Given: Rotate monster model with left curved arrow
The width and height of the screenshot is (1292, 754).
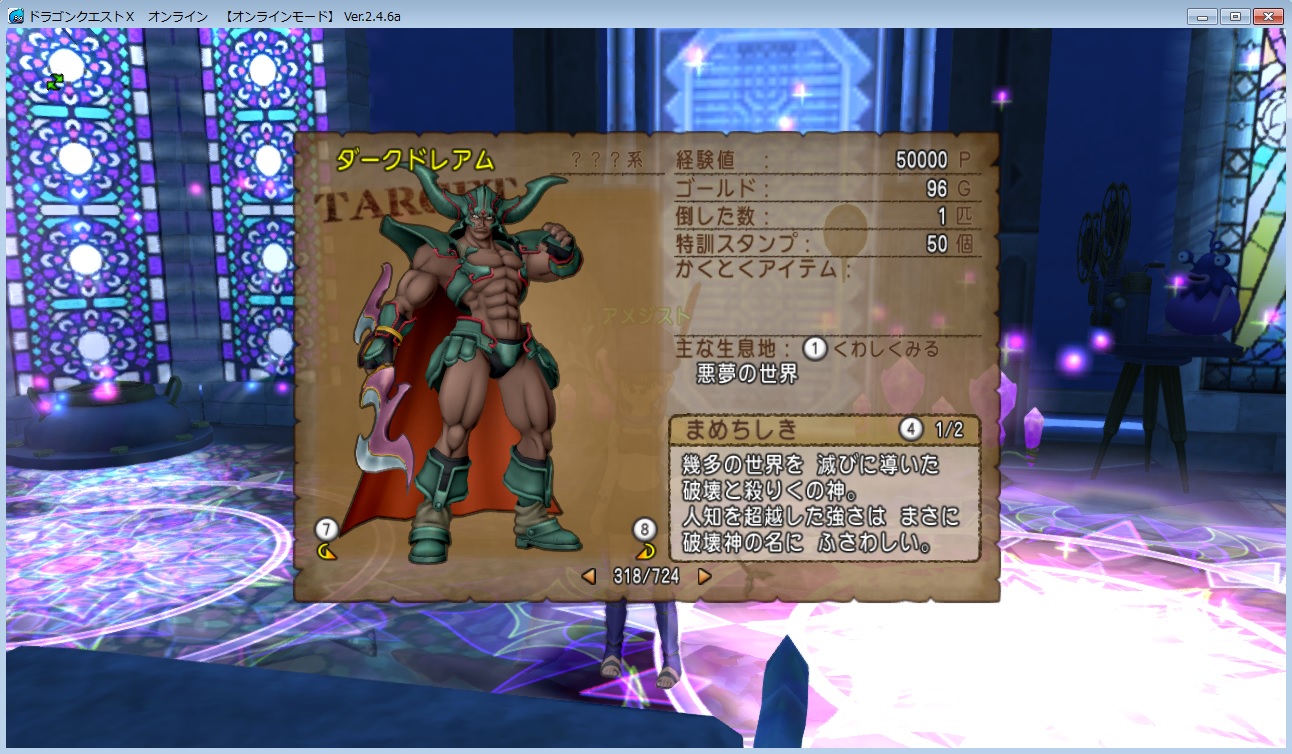Looking at the screenshot, I should (326, 550).
